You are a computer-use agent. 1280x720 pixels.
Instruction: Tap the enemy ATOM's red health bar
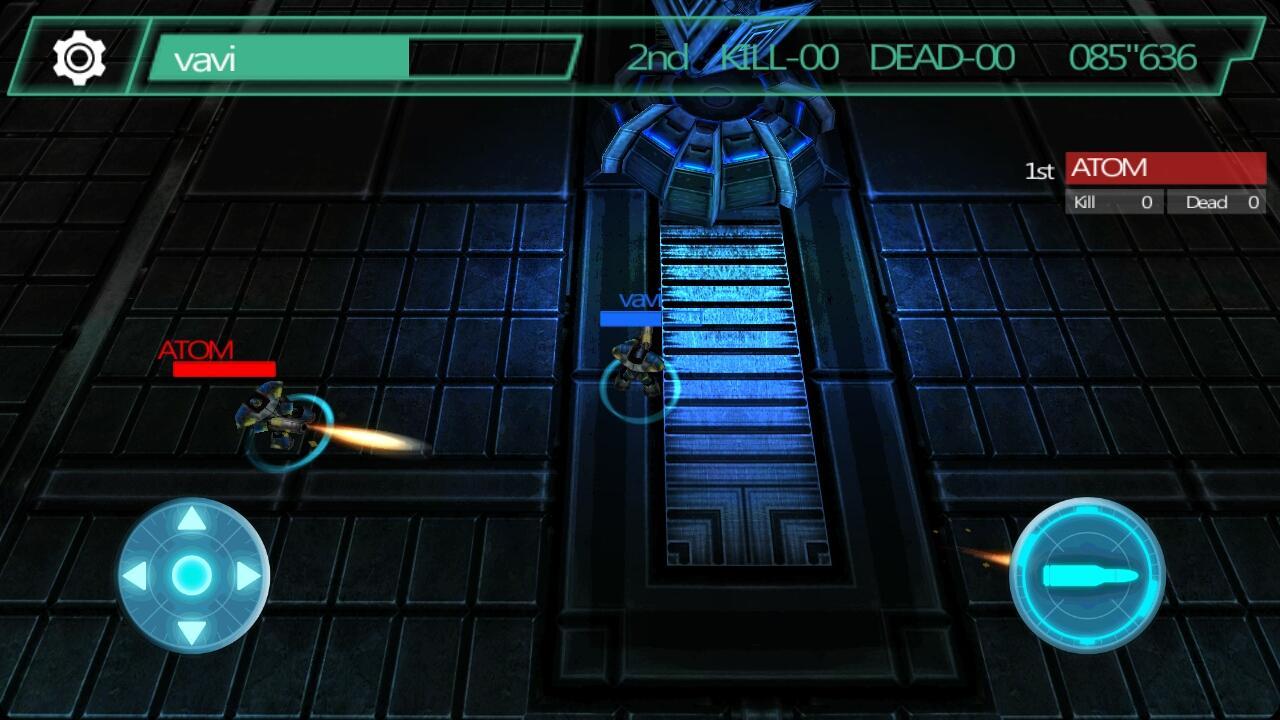(x=224, y=370)
